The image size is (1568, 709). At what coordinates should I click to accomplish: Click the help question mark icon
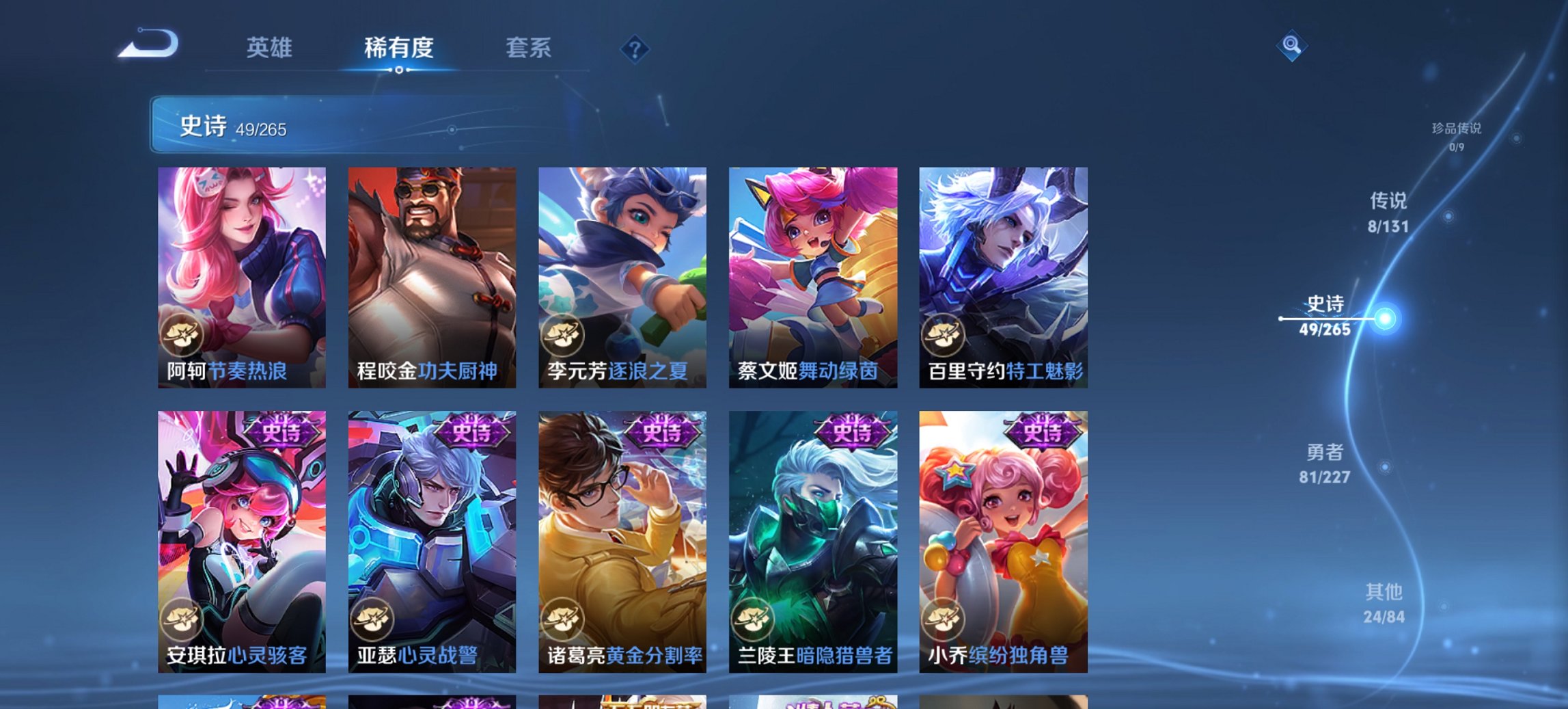634,49
